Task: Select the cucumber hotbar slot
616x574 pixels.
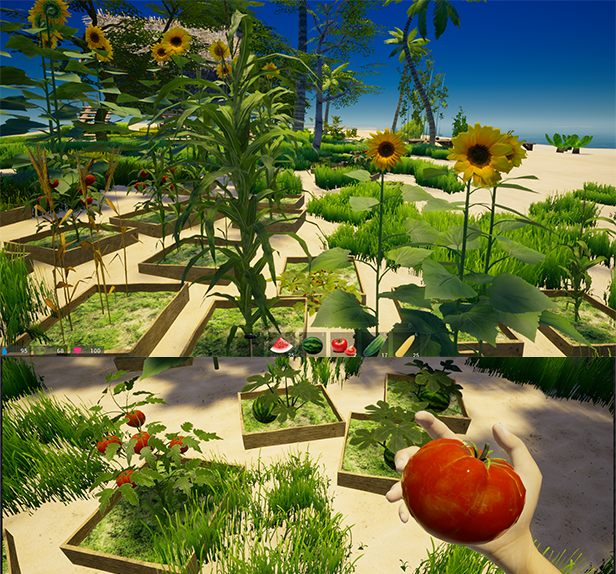Action: [x=373, y=345]
